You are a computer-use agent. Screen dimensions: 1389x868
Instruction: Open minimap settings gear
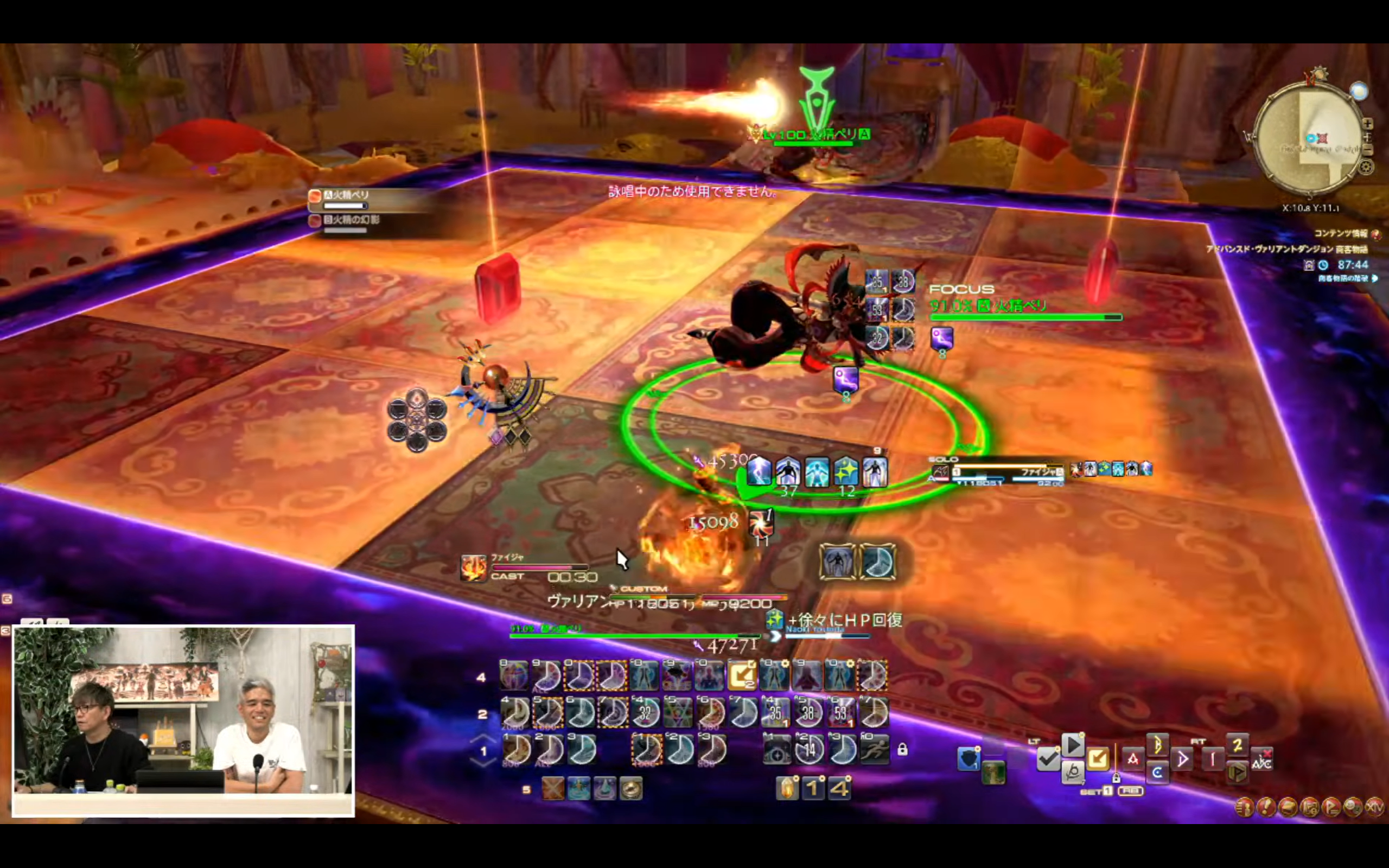(x=1366, y=167)
